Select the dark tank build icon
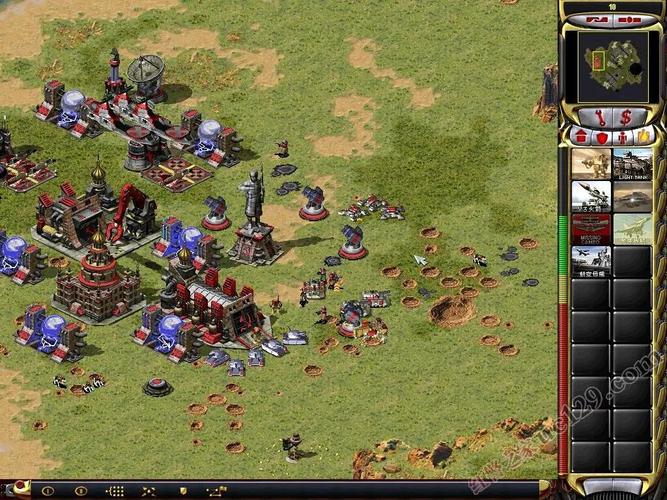The height and width of the screenshot is (500, 667). pyautogui.click(x=632, y=196)
